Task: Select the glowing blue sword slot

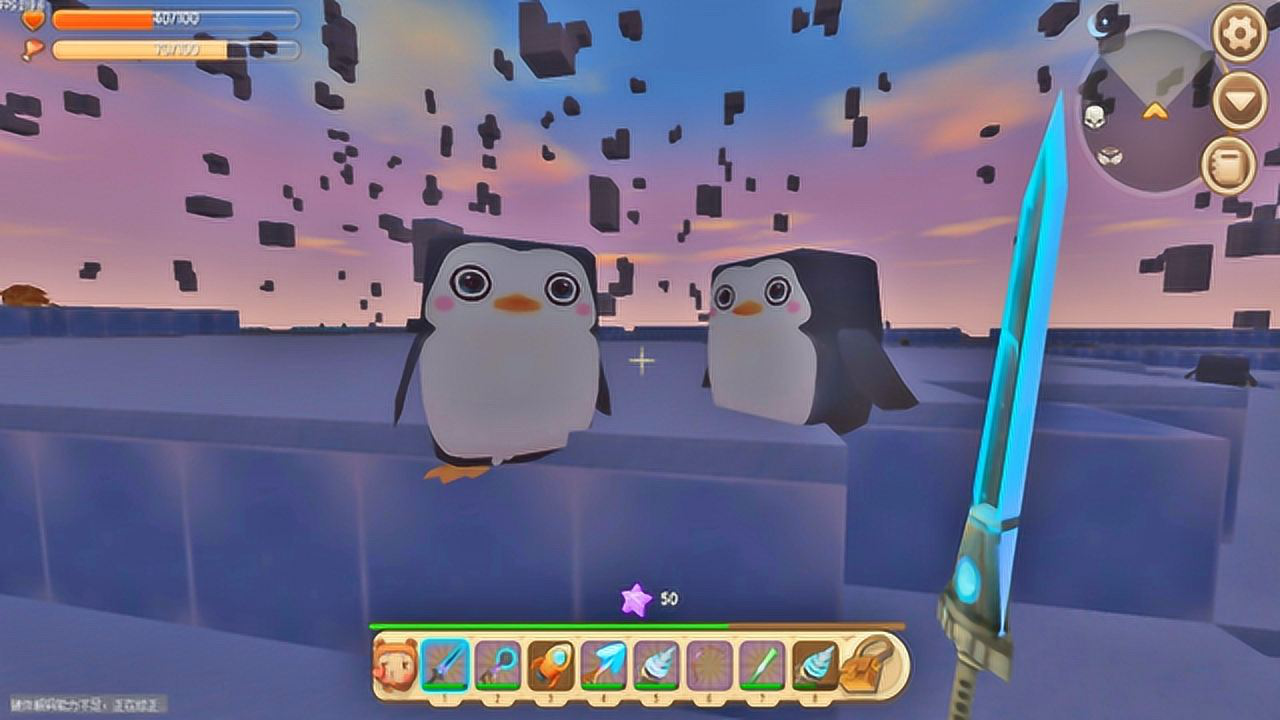Action: point(445,665)
